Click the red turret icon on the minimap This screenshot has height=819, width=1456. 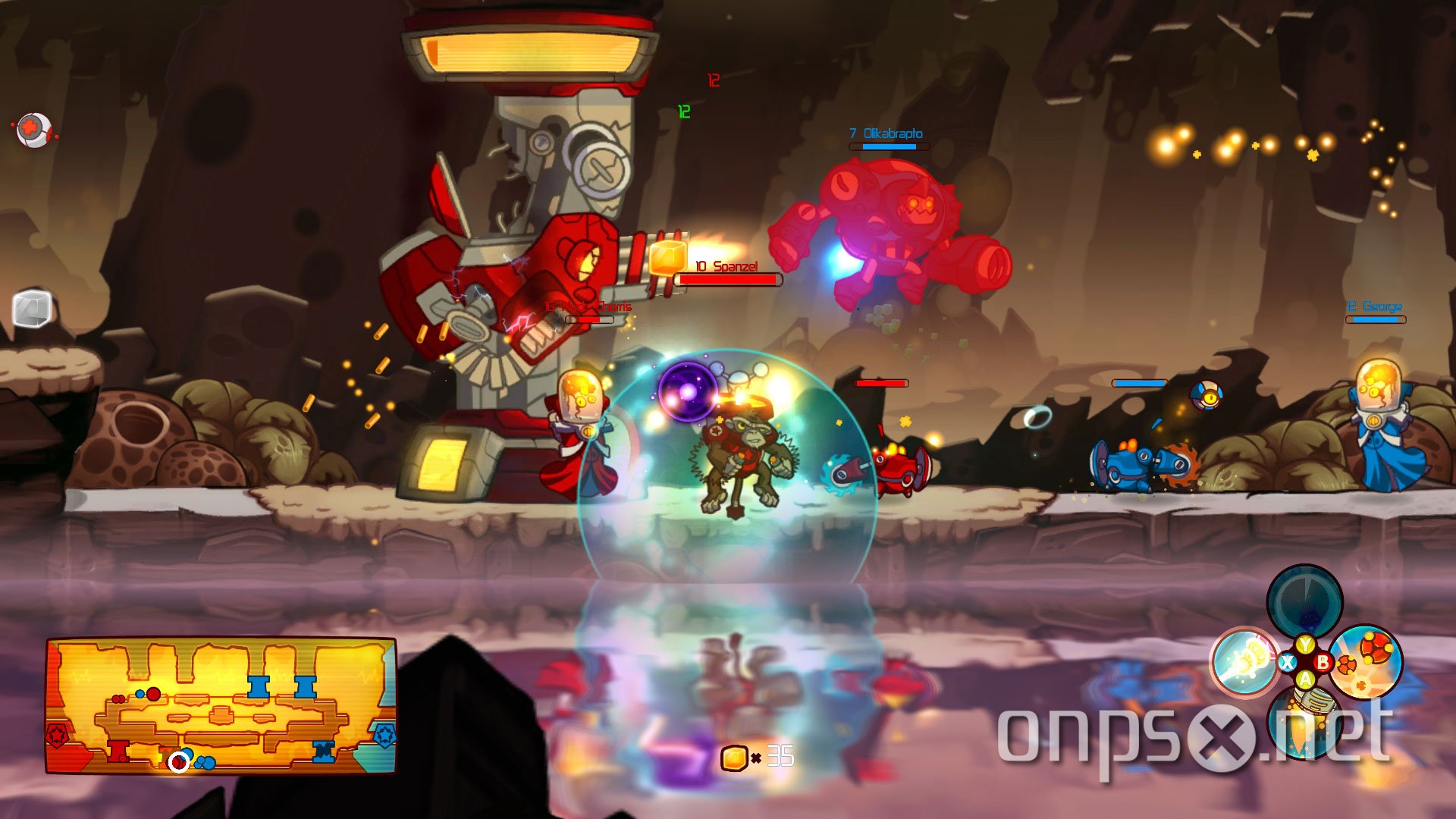coord(118,752)
